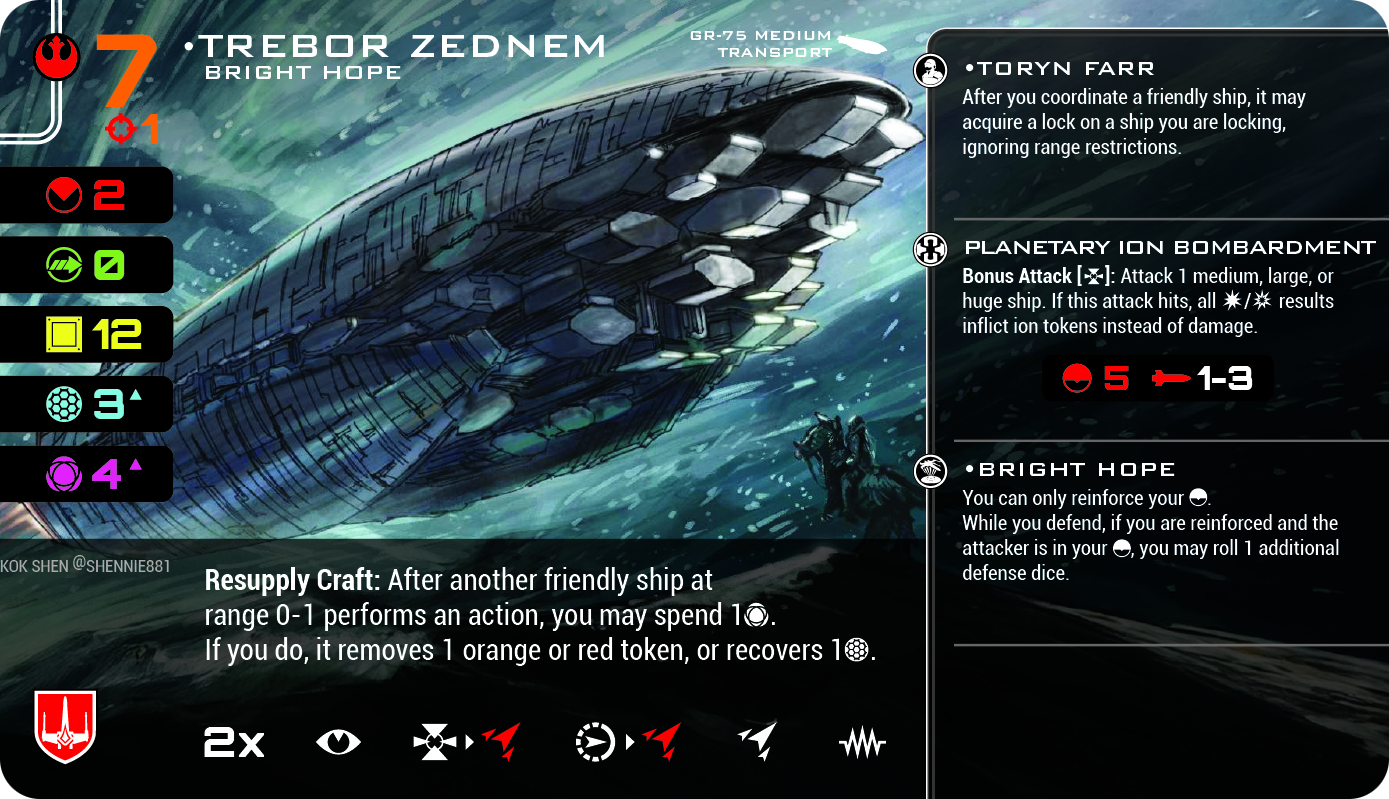Select the Trebor Zednem pilot name

coord(396,46)
